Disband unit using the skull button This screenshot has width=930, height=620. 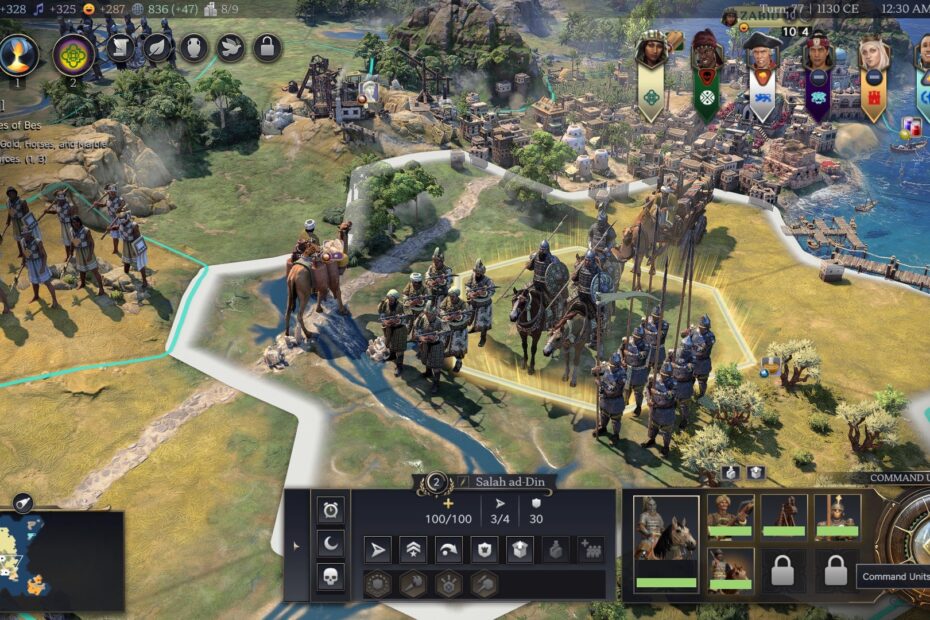[331, 577]
